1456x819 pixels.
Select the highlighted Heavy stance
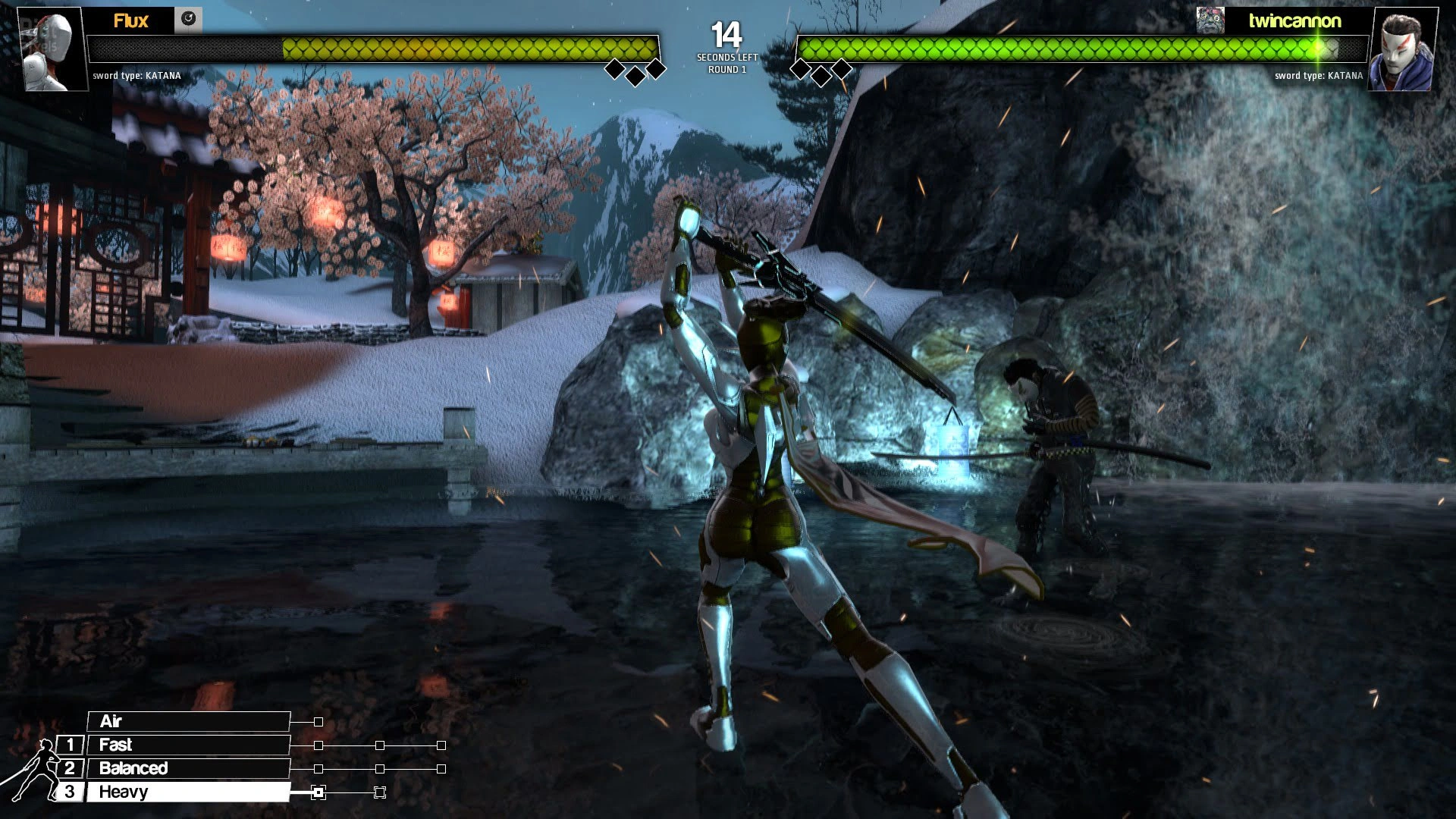(x=188, y=792)
